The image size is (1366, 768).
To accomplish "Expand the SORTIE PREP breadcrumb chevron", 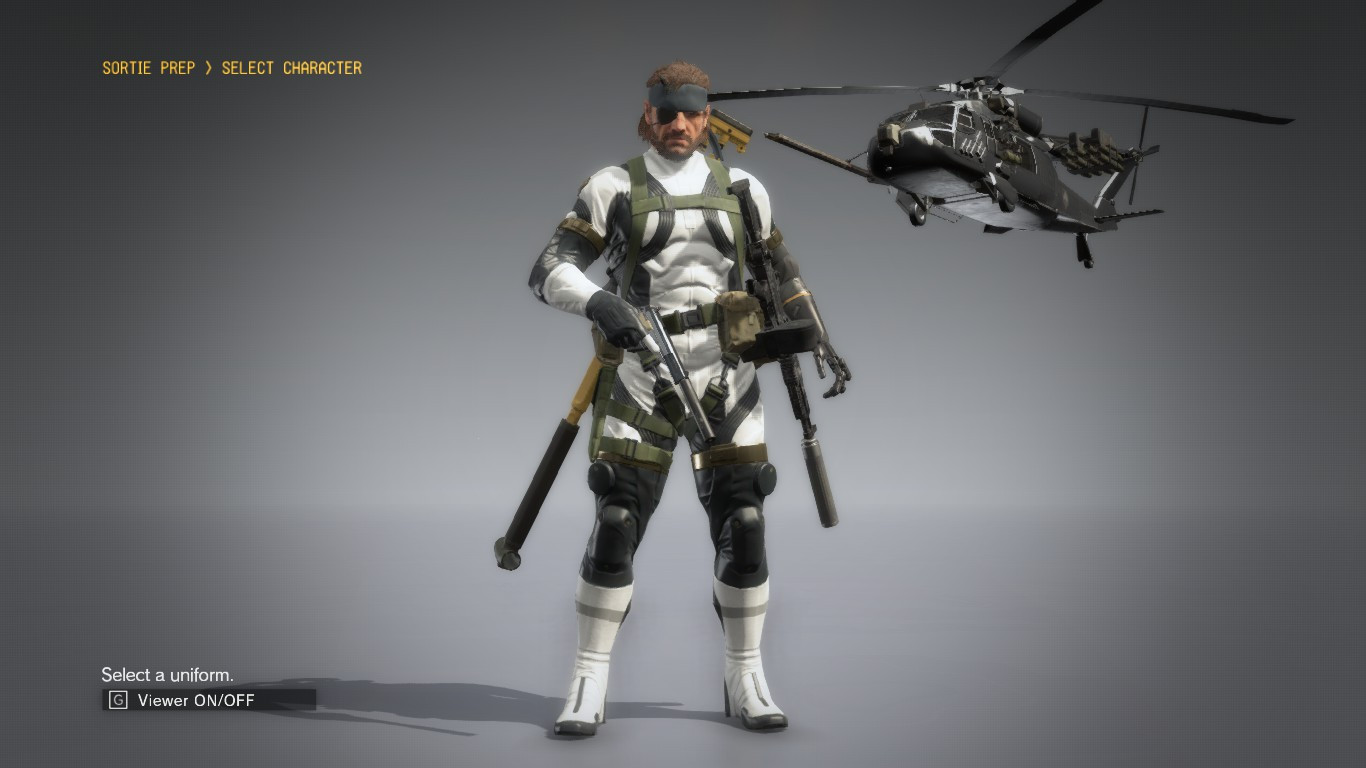I will pos(212,68).
